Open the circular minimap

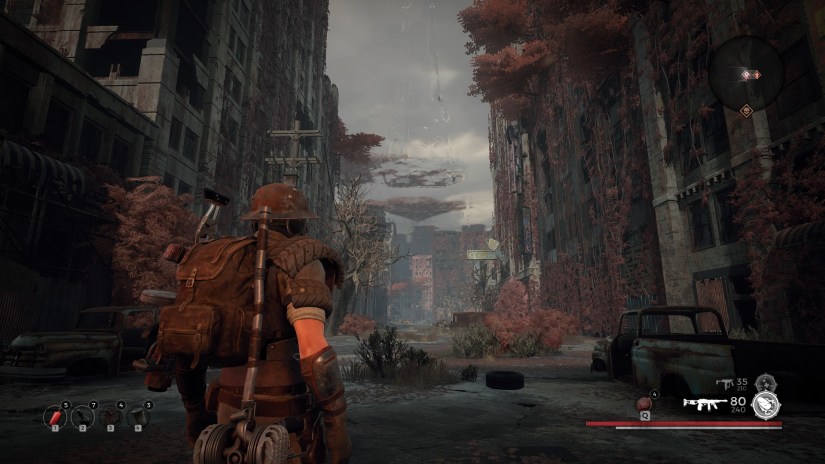[x=747, y=73]
